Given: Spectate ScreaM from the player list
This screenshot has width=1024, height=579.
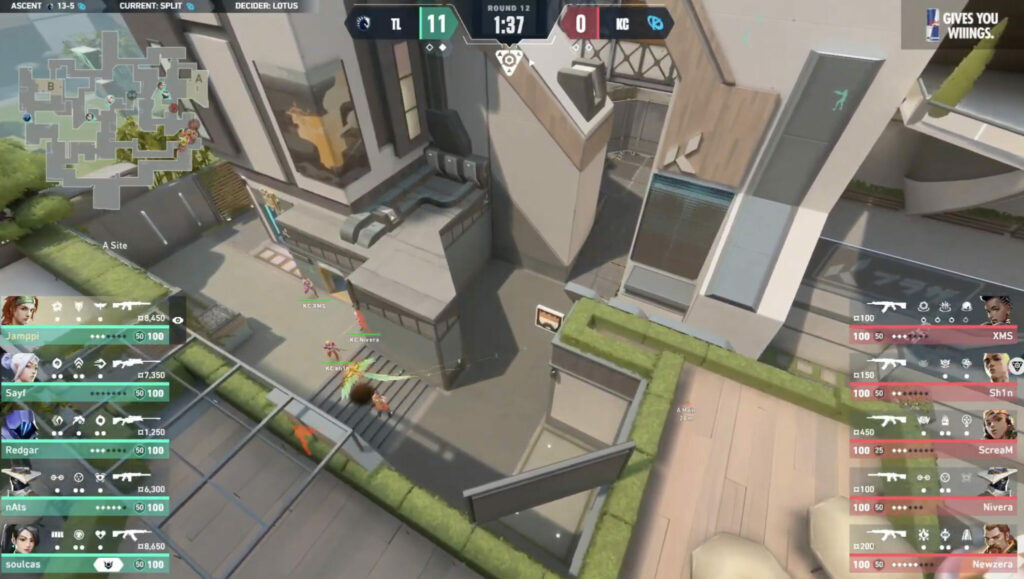Looking at the screenshot, I should pyautogui.click(x=933, y=435).
